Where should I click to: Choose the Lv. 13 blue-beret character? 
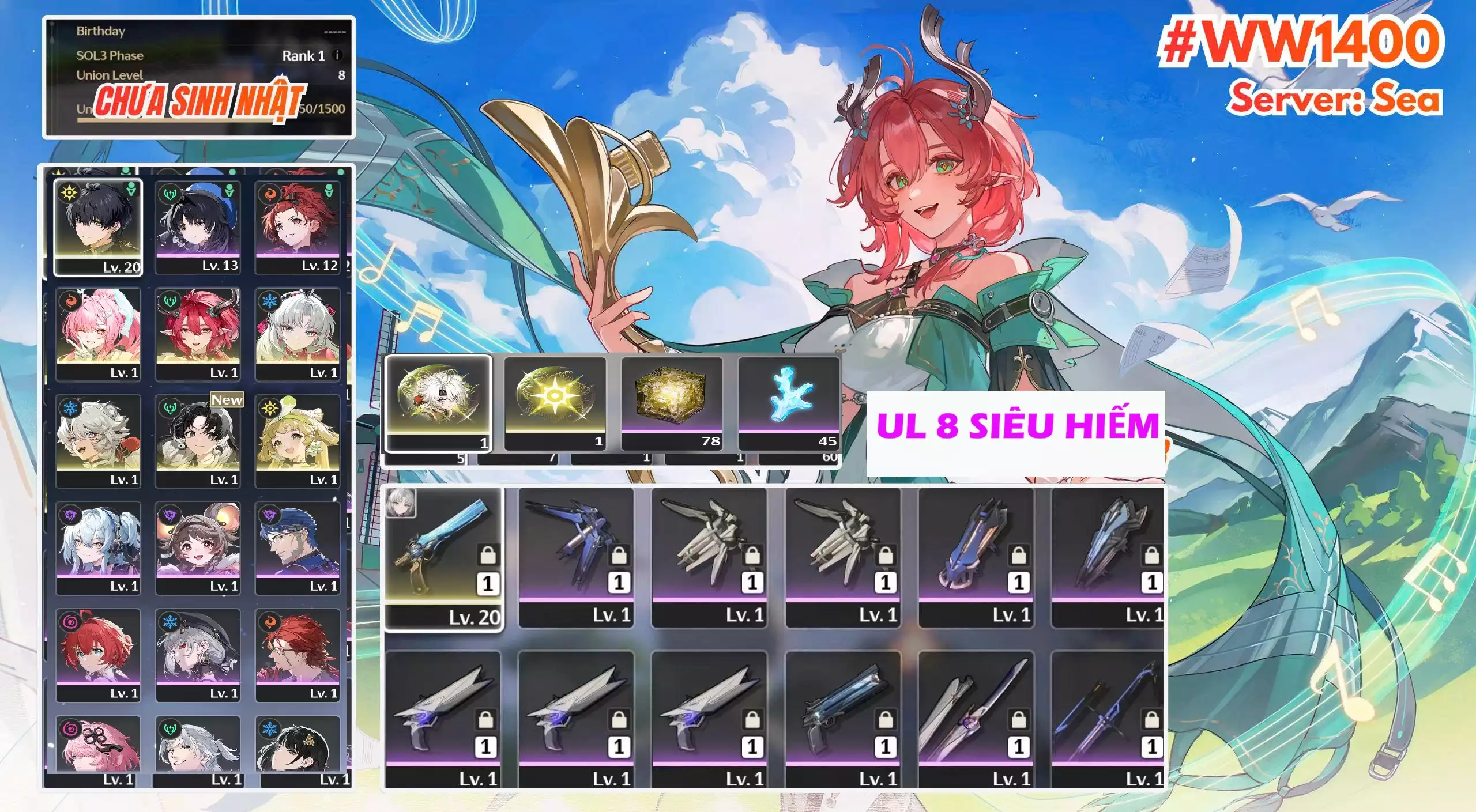(197, 226)
